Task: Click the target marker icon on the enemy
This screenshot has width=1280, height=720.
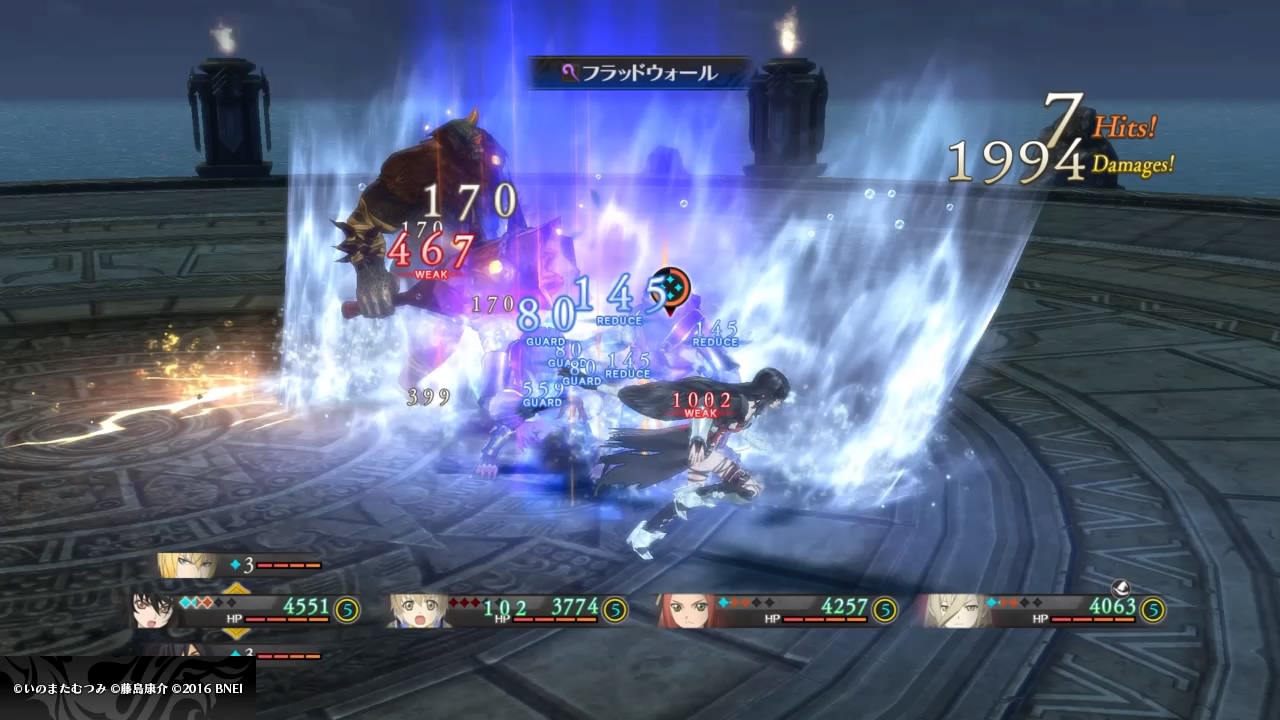Action: coord(668,287)
